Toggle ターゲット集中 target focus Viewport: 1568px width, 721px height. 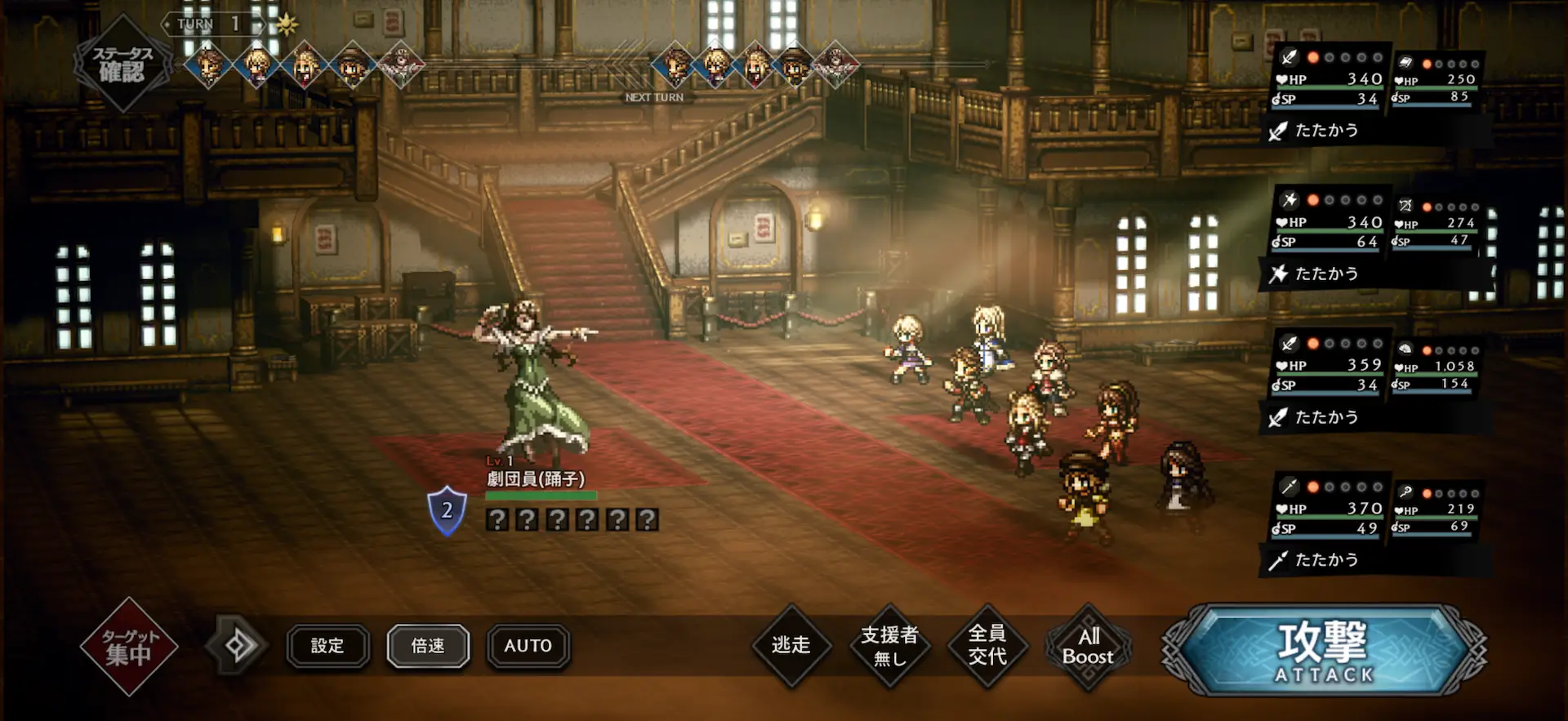click(128, 646)
